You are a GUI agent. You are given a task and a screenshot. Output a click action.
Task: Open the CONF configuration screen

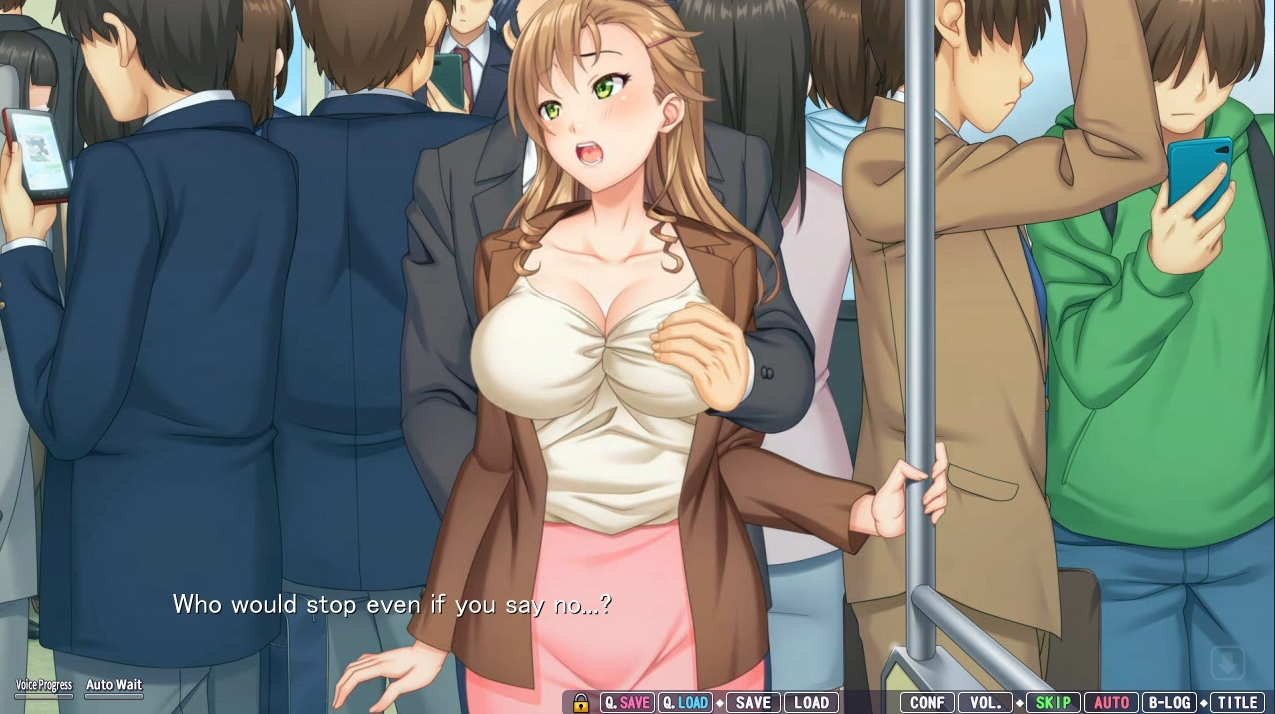pos(927,703)
